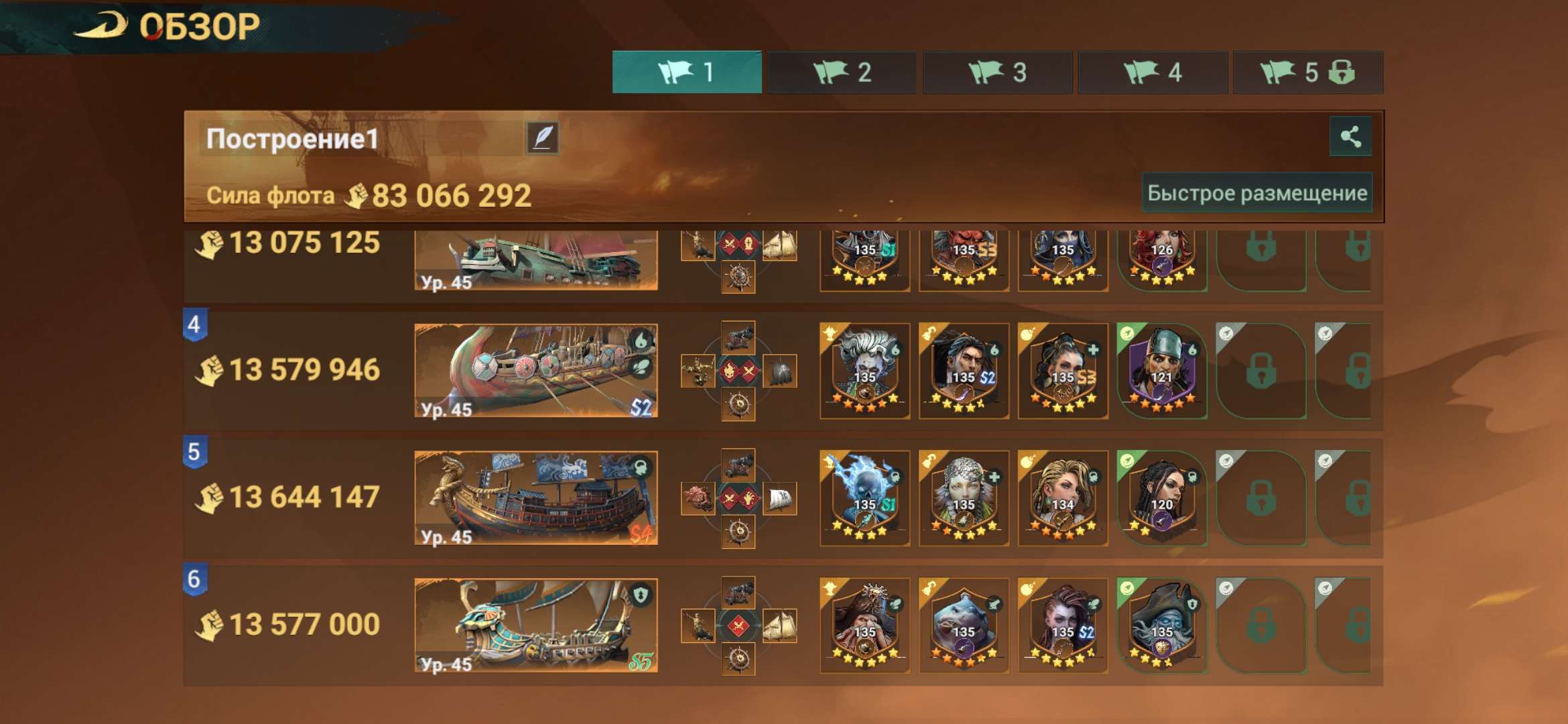This screenshot has width=1568, height=724.
Task: Select the locked formation tab 5
Action: pos(1307,72)
